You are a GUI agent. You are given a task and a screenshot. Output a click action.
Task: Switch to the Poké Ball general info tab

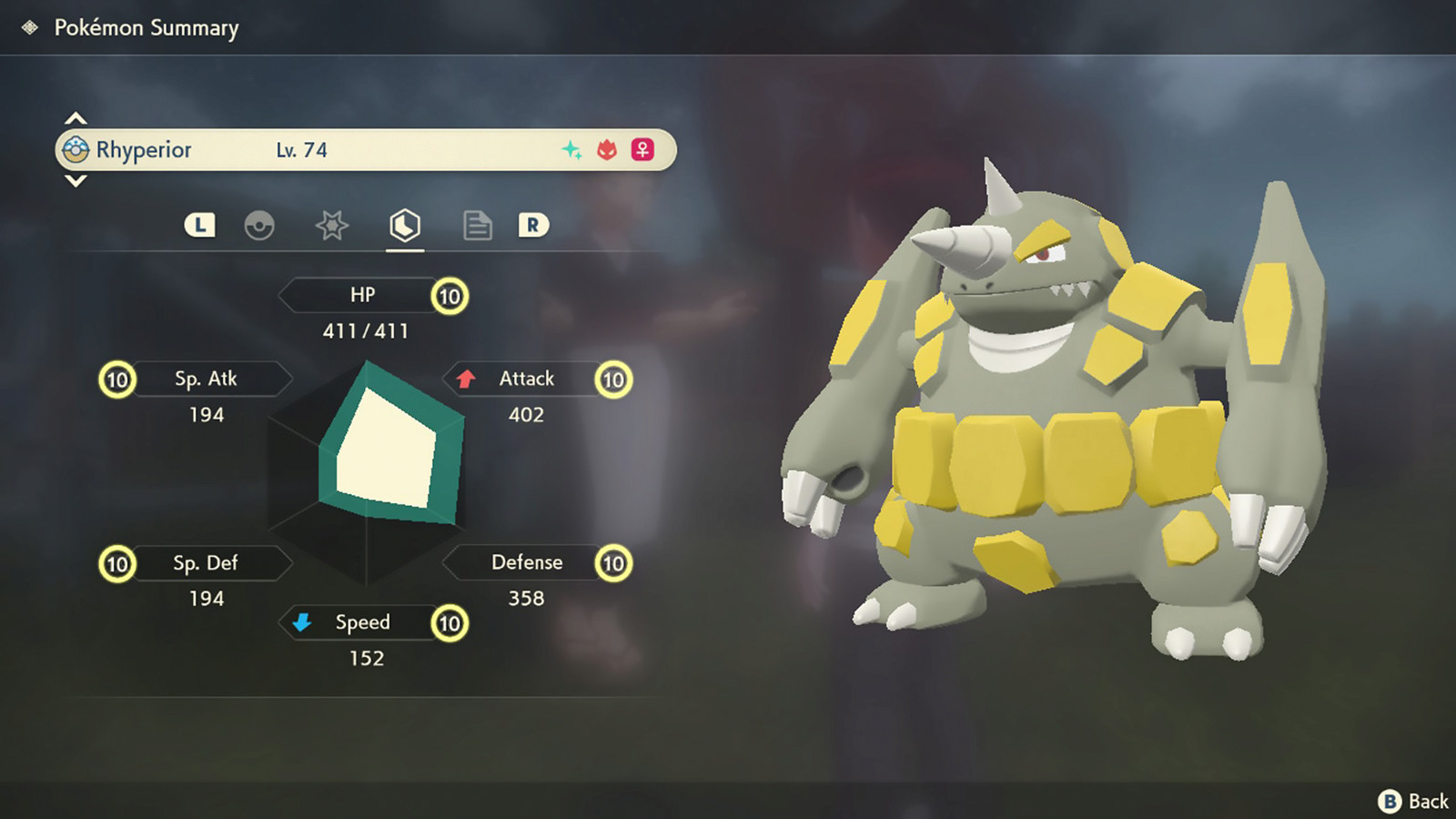pyautogui.click(x=259, y=225)
